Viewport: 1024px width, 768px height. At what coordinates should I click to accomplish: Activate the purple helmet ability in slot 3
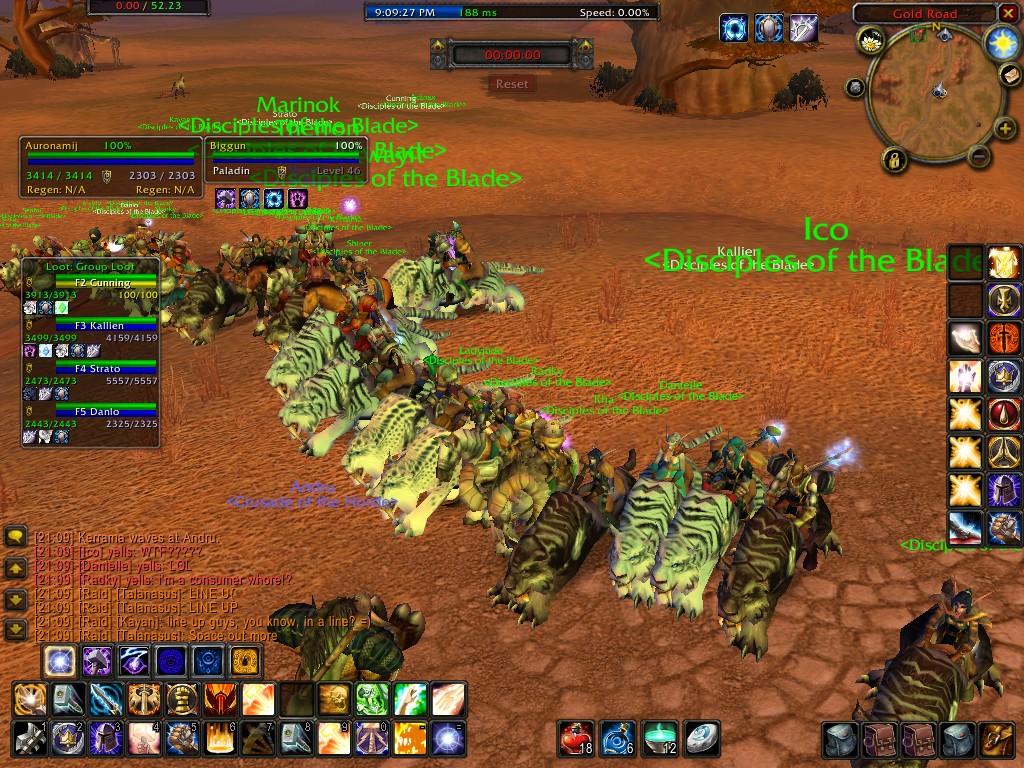click(x=105, y=738)
